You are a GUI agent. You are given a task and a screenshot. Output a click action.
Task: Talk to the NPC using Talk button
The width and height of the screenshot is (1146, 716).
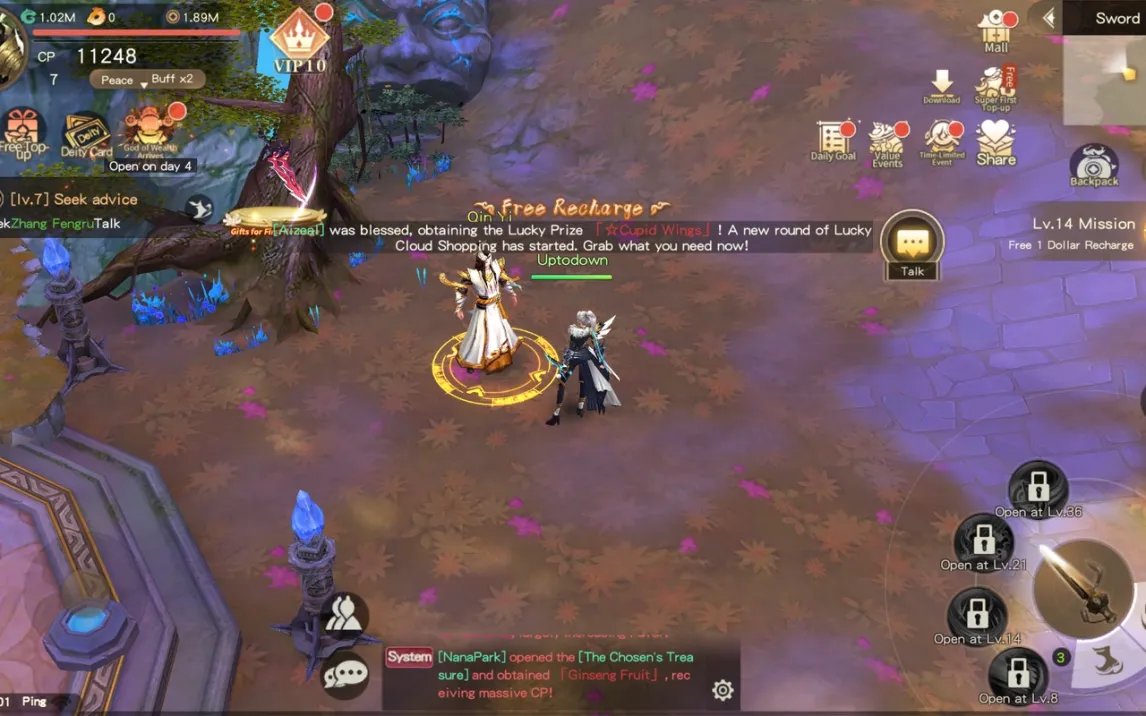click(x=912, y=246)
